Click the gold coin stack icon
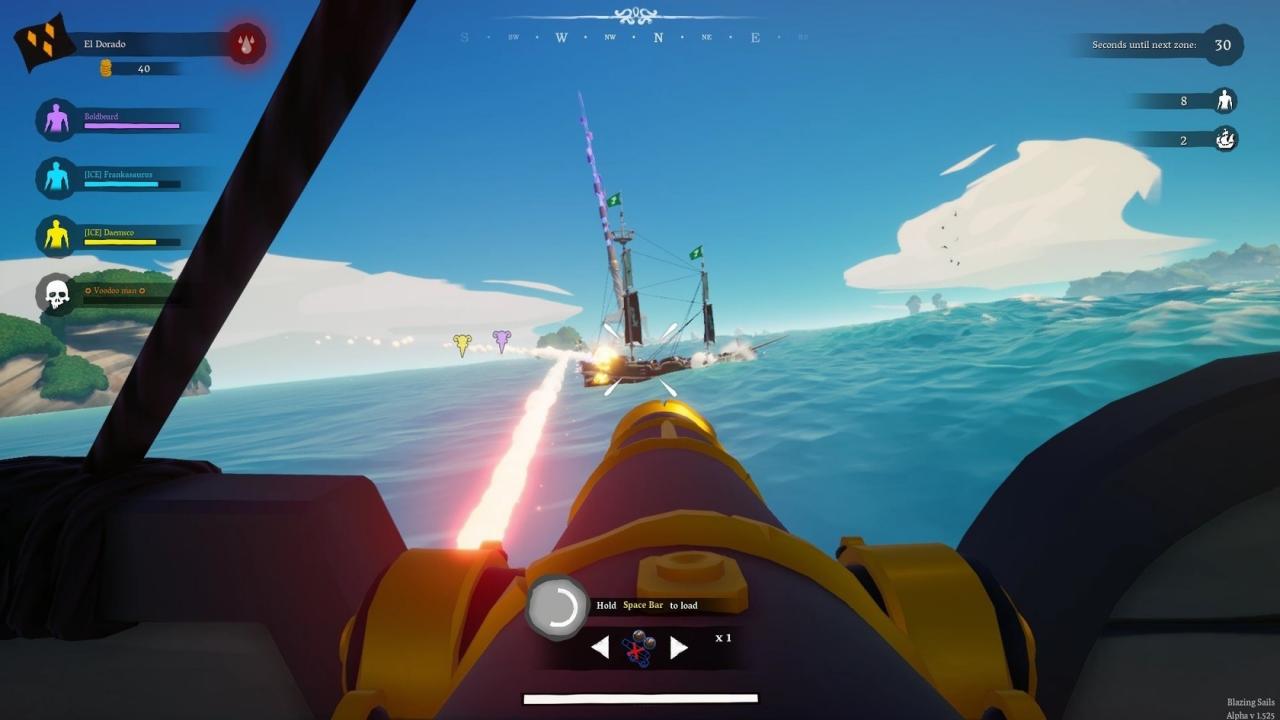The image size is (1280, 720). pos(106,68)
